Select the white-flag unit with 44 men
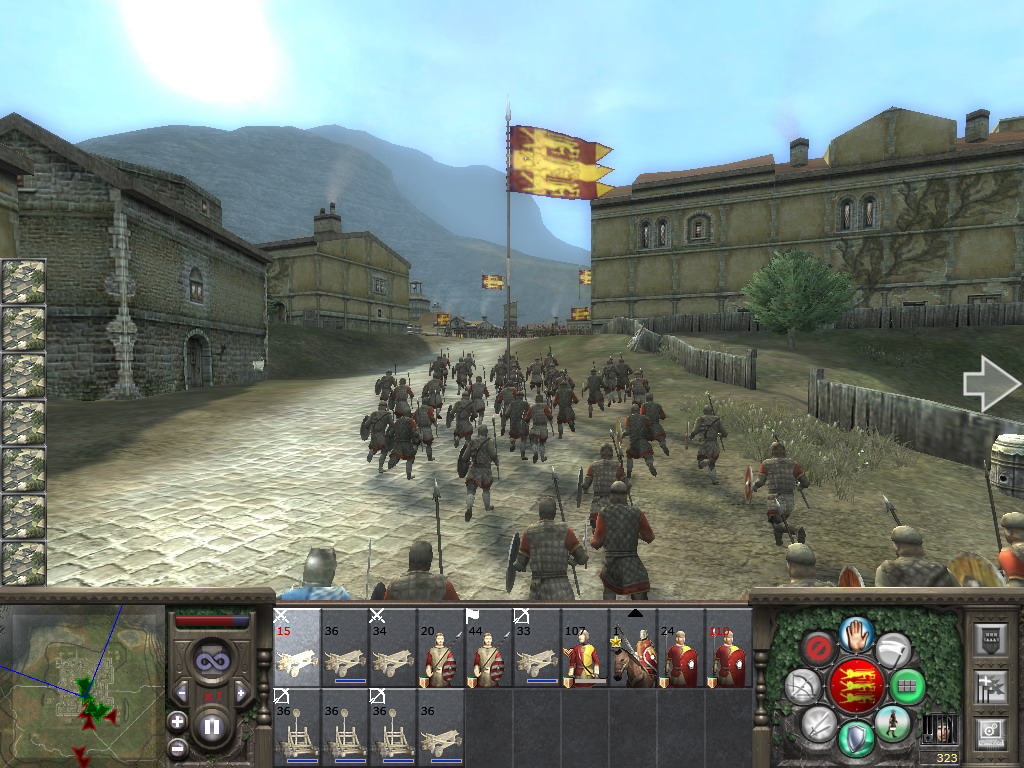 coord(489,650)
